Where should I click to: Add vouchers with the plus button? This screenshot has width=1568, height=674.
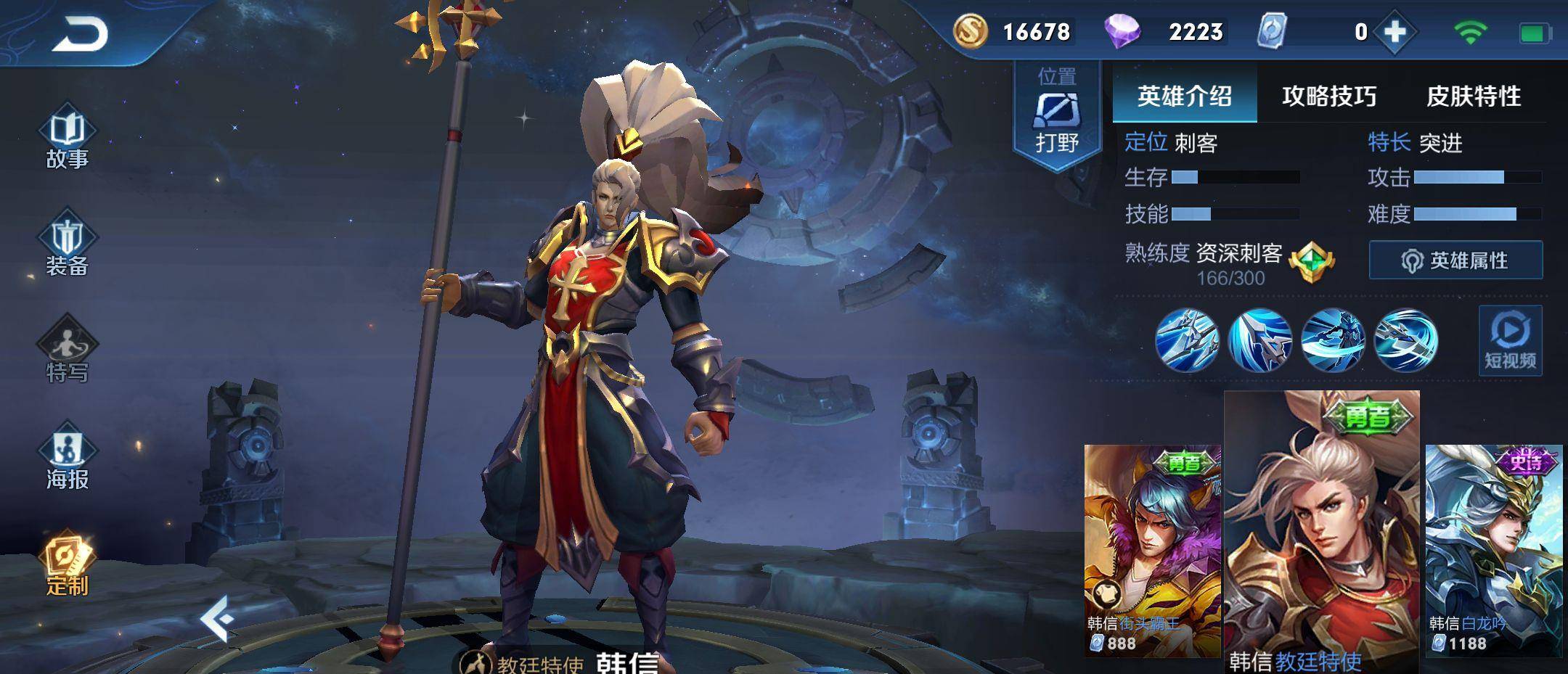[x=1395, y=32]
